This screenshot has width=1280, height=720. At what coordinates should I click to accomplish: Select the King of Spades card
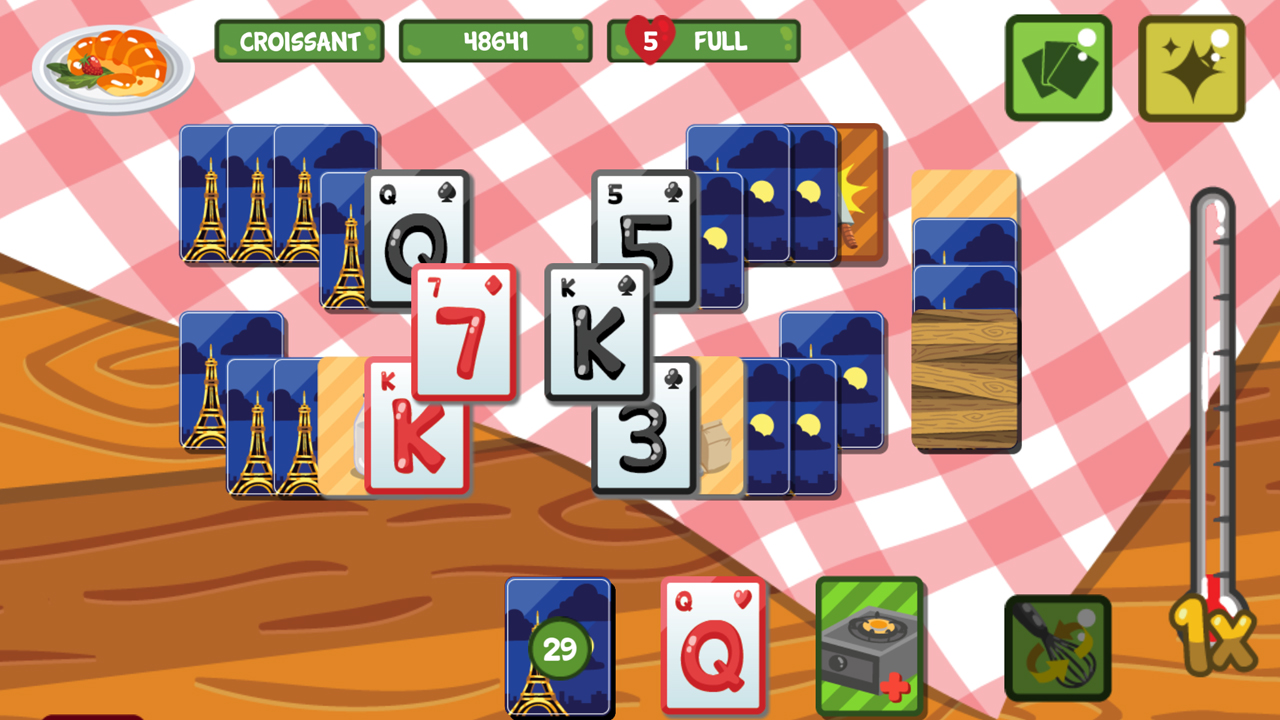point(597,330)
